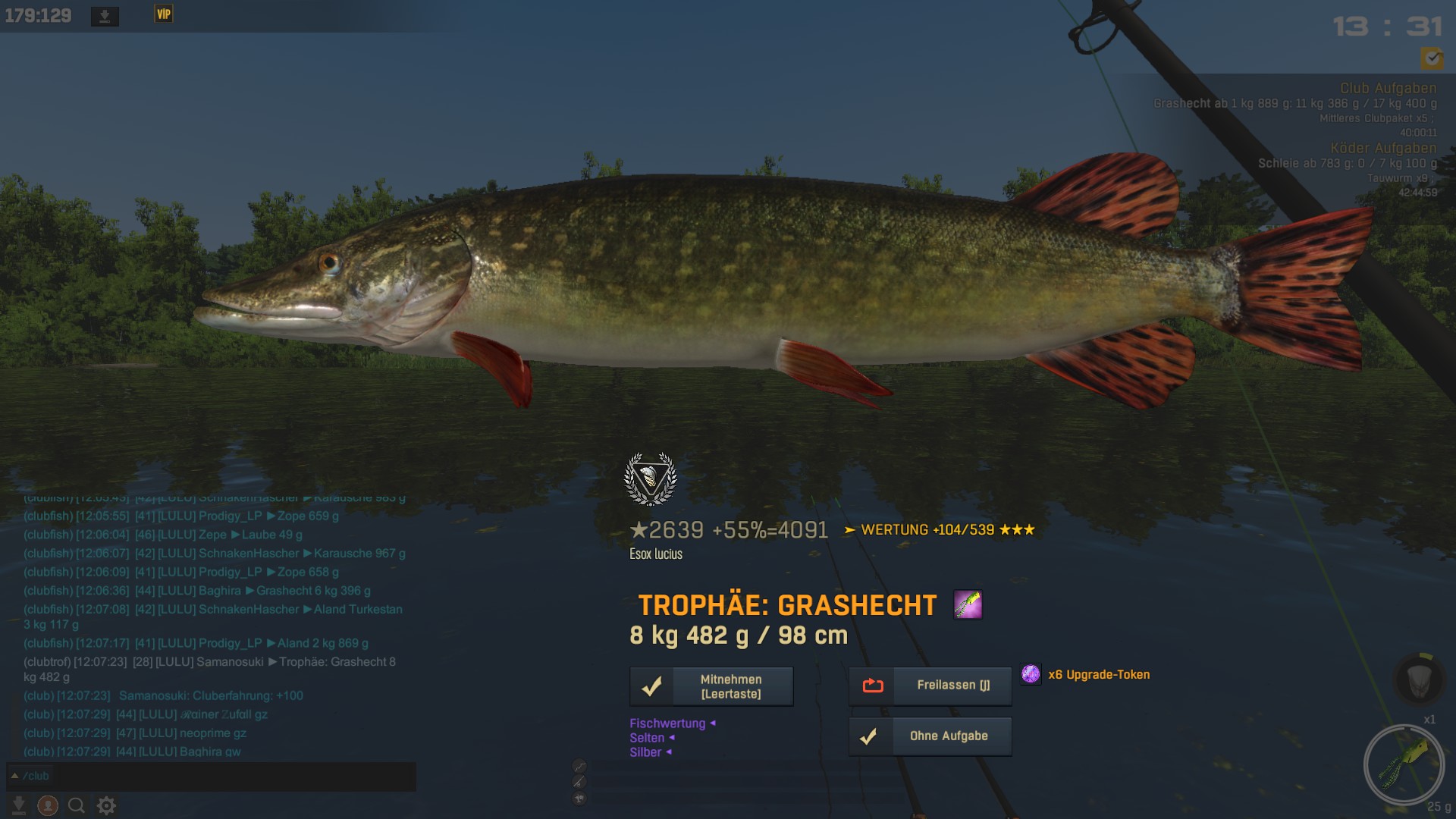1456x819 pixels.
Task: Focus the /club chat input field
Action: [212, 776]
